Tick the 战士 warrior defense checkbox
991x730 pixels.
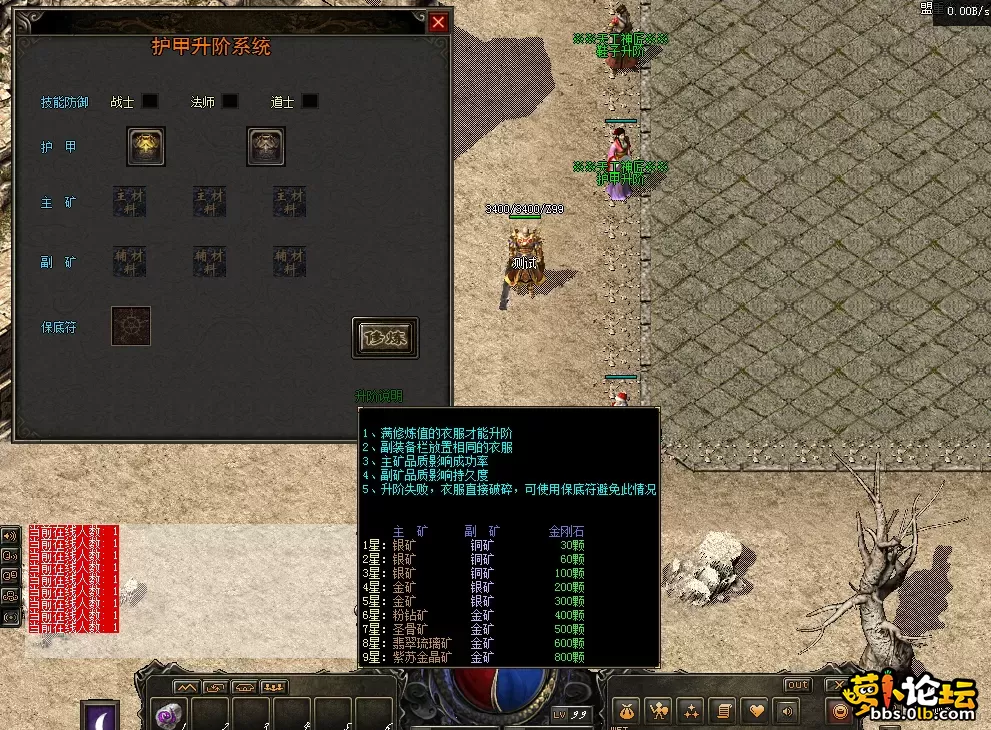[150, 101]
